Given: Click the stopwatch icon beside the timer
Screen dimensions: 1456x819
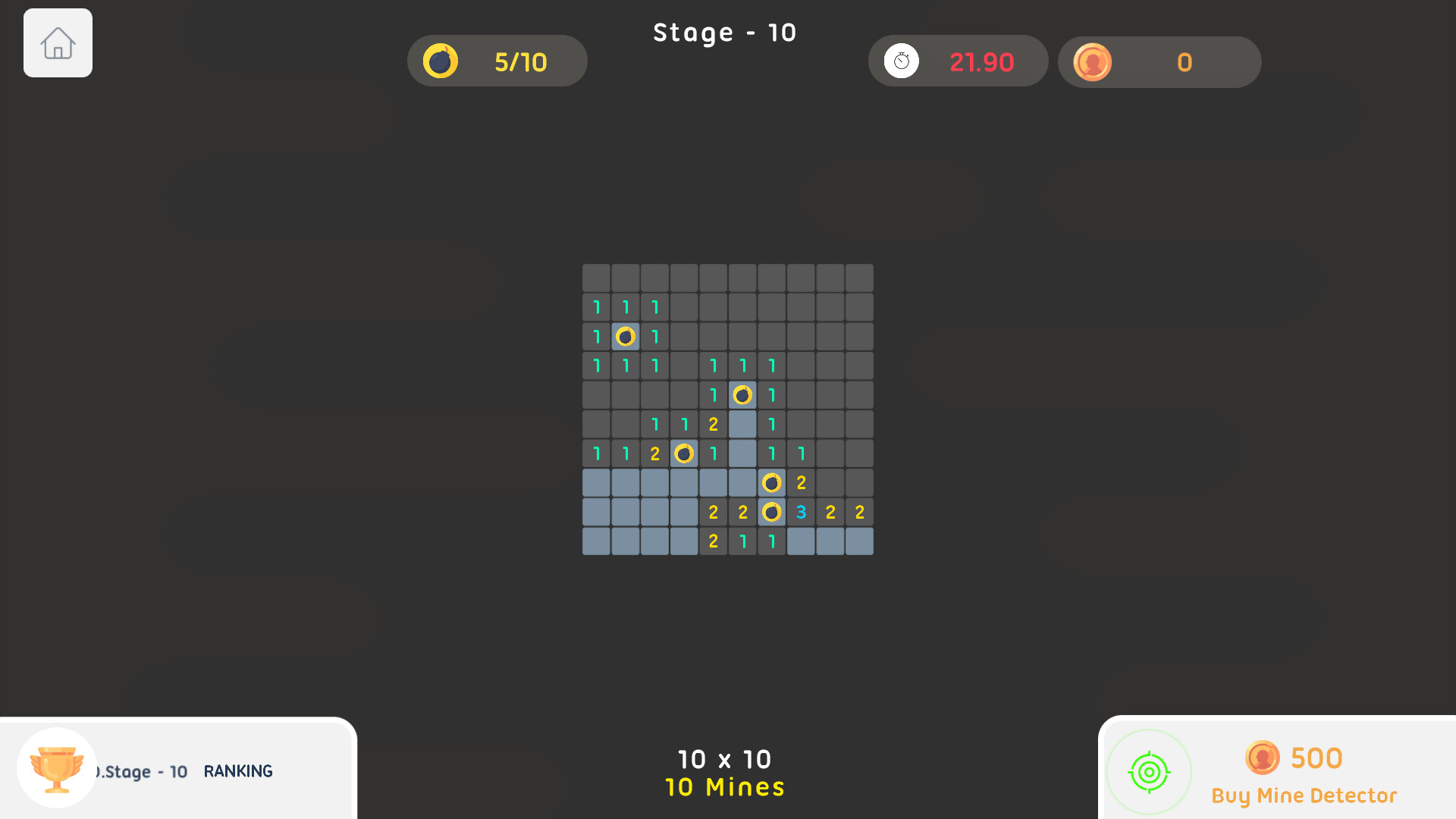Looking at the screenshot, I should point(902,61).
